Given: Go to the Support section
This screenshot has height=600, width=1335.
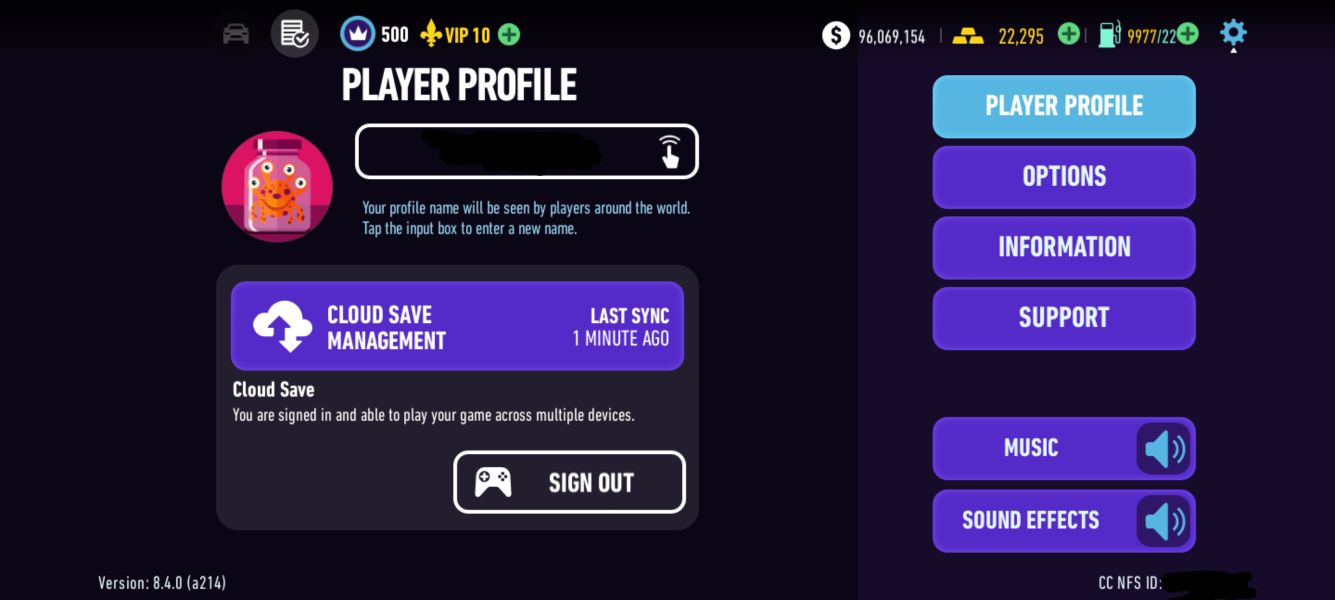Looking at the screenshot, I should 1063,318.
